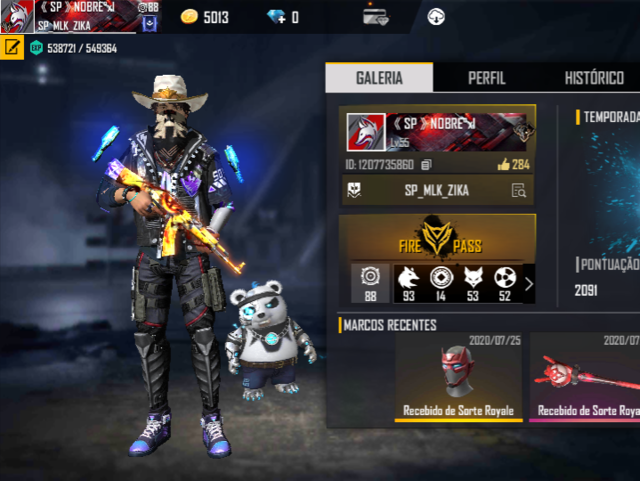Open the player avatar in top-left corner
This screenshot has height=481, width=640.
coord(16,17)
